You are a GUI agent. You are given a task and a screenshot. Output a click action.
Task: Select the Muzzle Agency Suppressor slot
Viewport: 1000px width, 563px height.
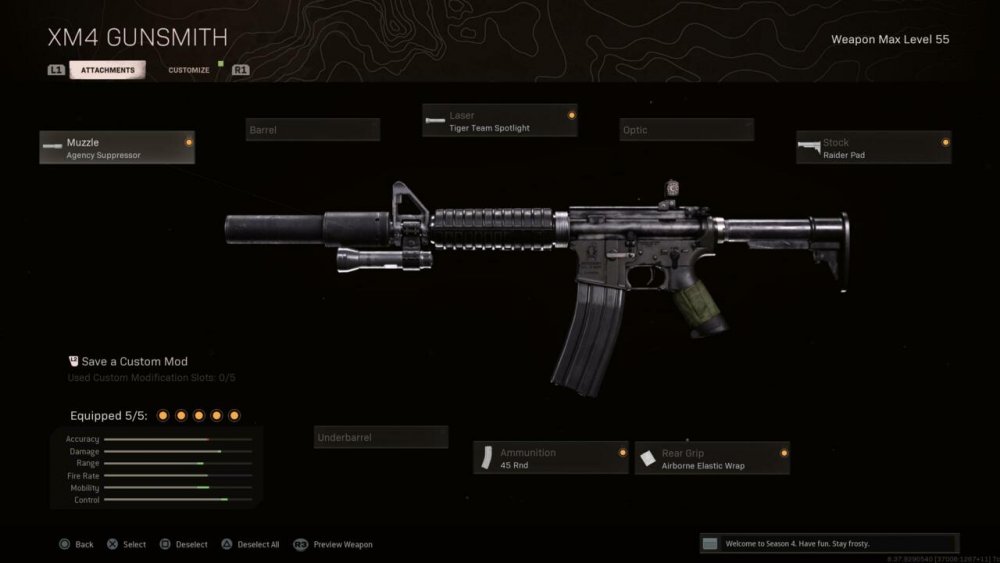click(x=117, y=148)
